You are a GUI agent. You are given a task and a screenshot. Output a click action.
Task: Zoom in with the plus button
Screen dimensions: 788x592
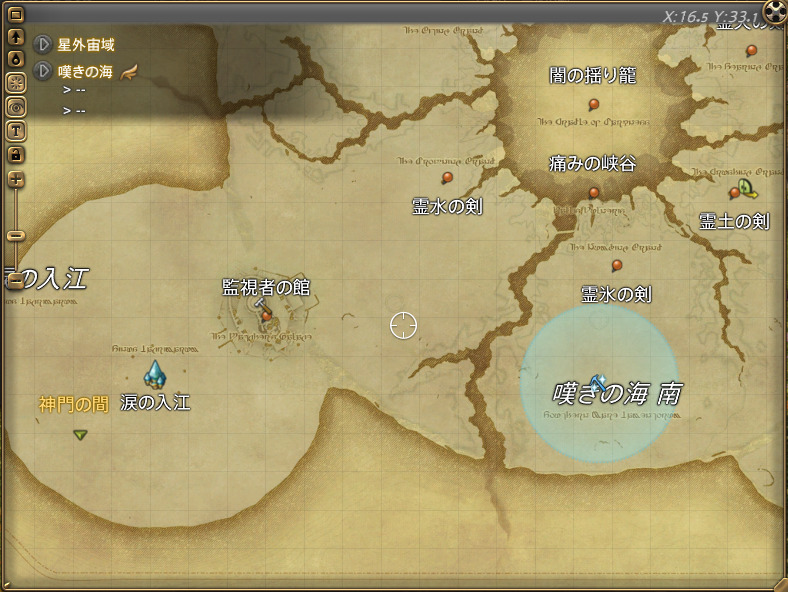[16, 180]
